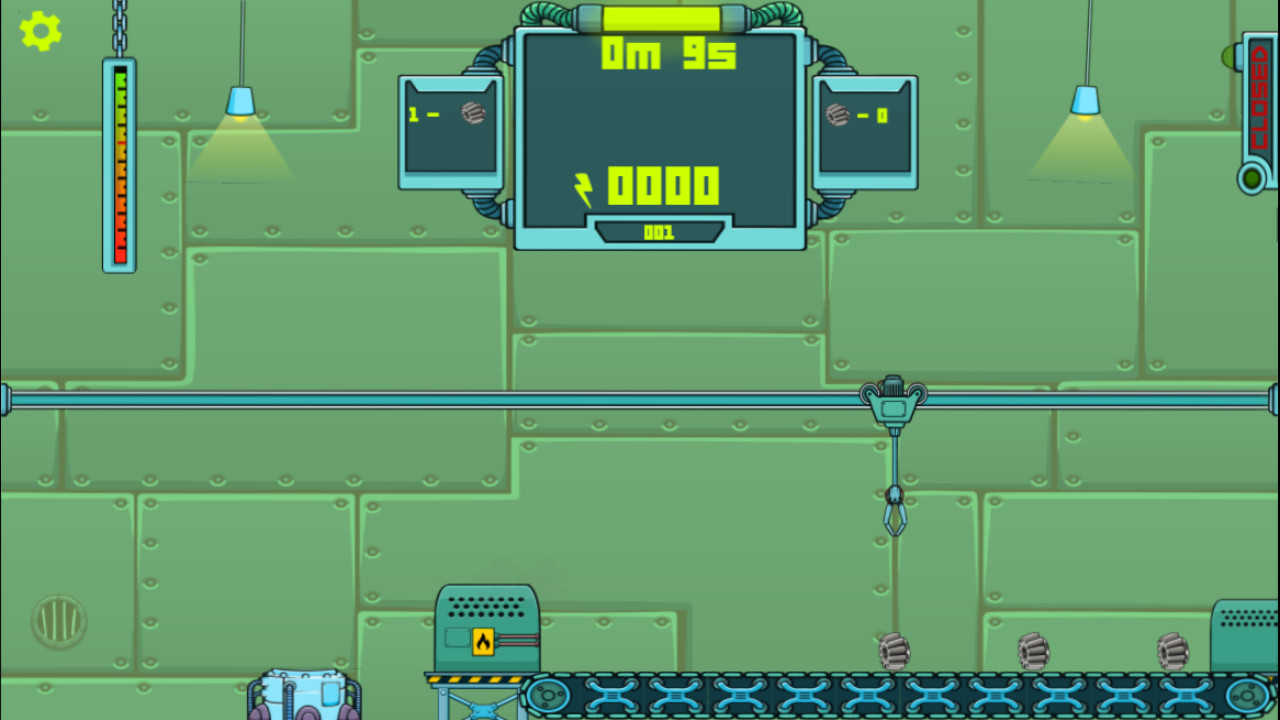This screenshot has width=1280, height=720.
Task: Select a cog lying on the conveyor belt
Action: coord(893,652)
